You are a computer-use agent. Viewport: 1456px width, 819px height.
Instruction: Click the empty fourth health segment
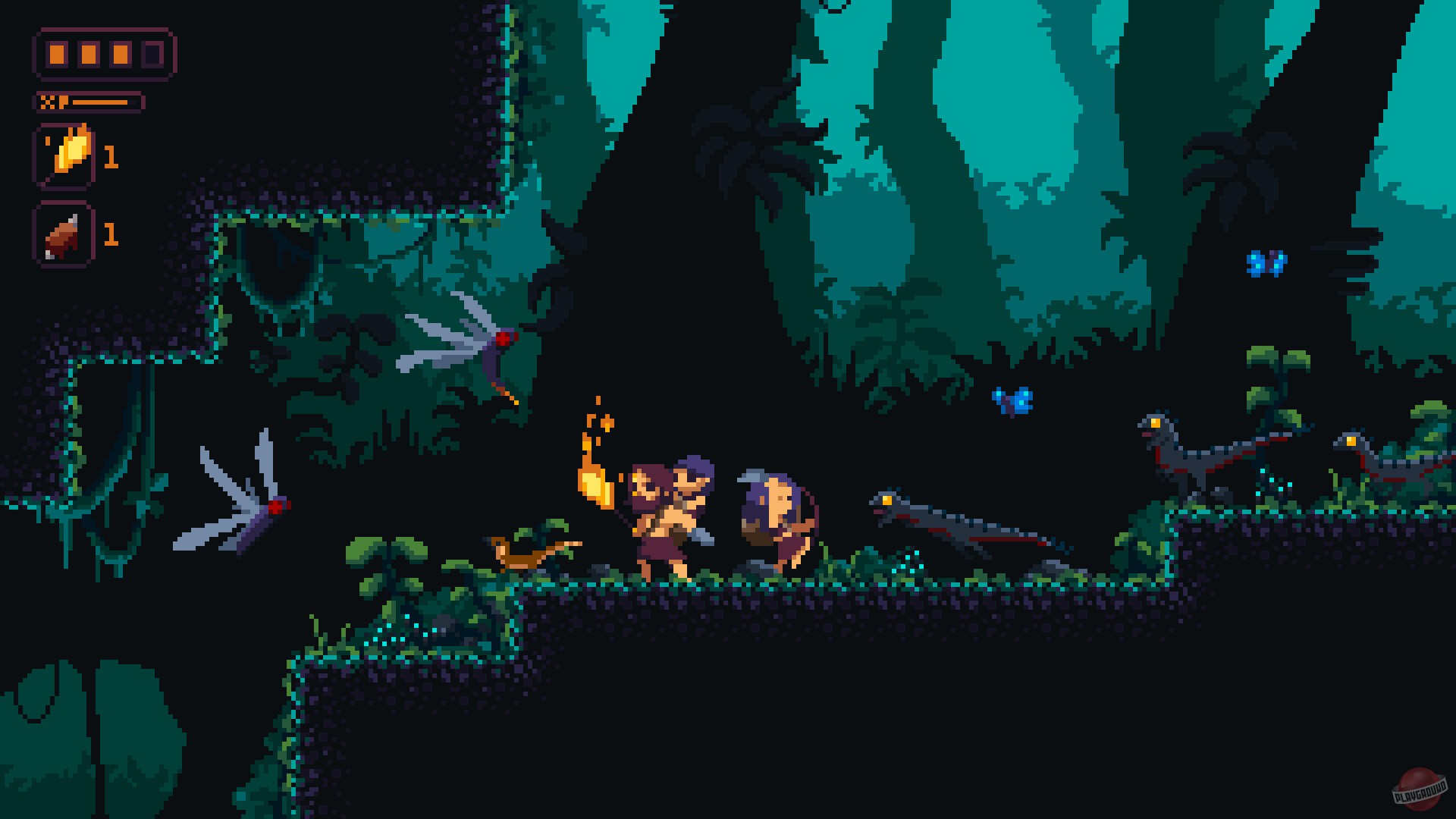coord(152,54)
